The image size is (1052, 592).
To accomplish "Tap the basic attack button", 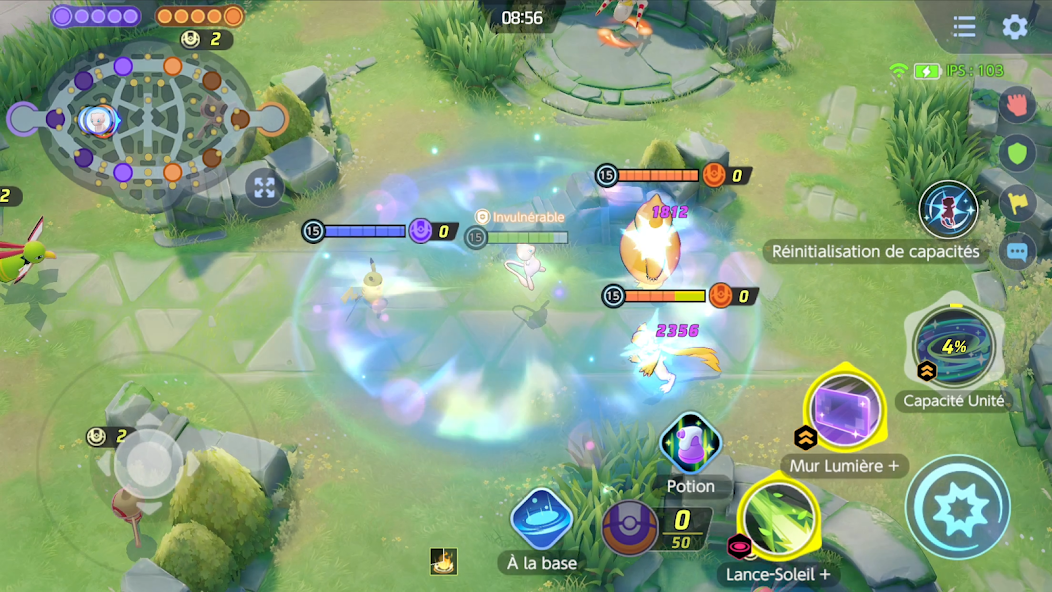I will [x=957, y=507].
